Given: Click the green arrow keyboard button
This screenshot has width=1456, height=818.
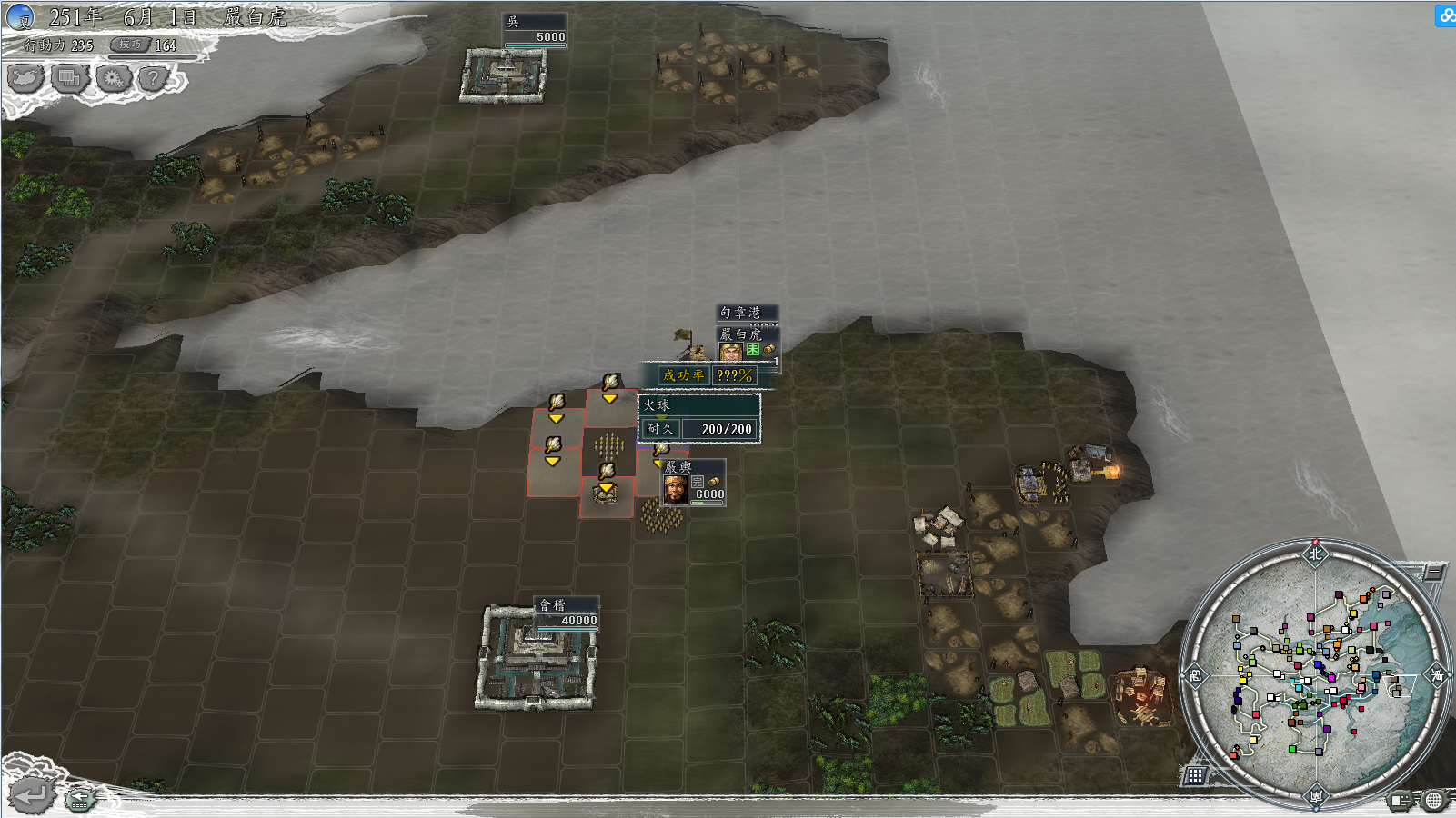Looking at the screenshot, I should click(80, 799).
